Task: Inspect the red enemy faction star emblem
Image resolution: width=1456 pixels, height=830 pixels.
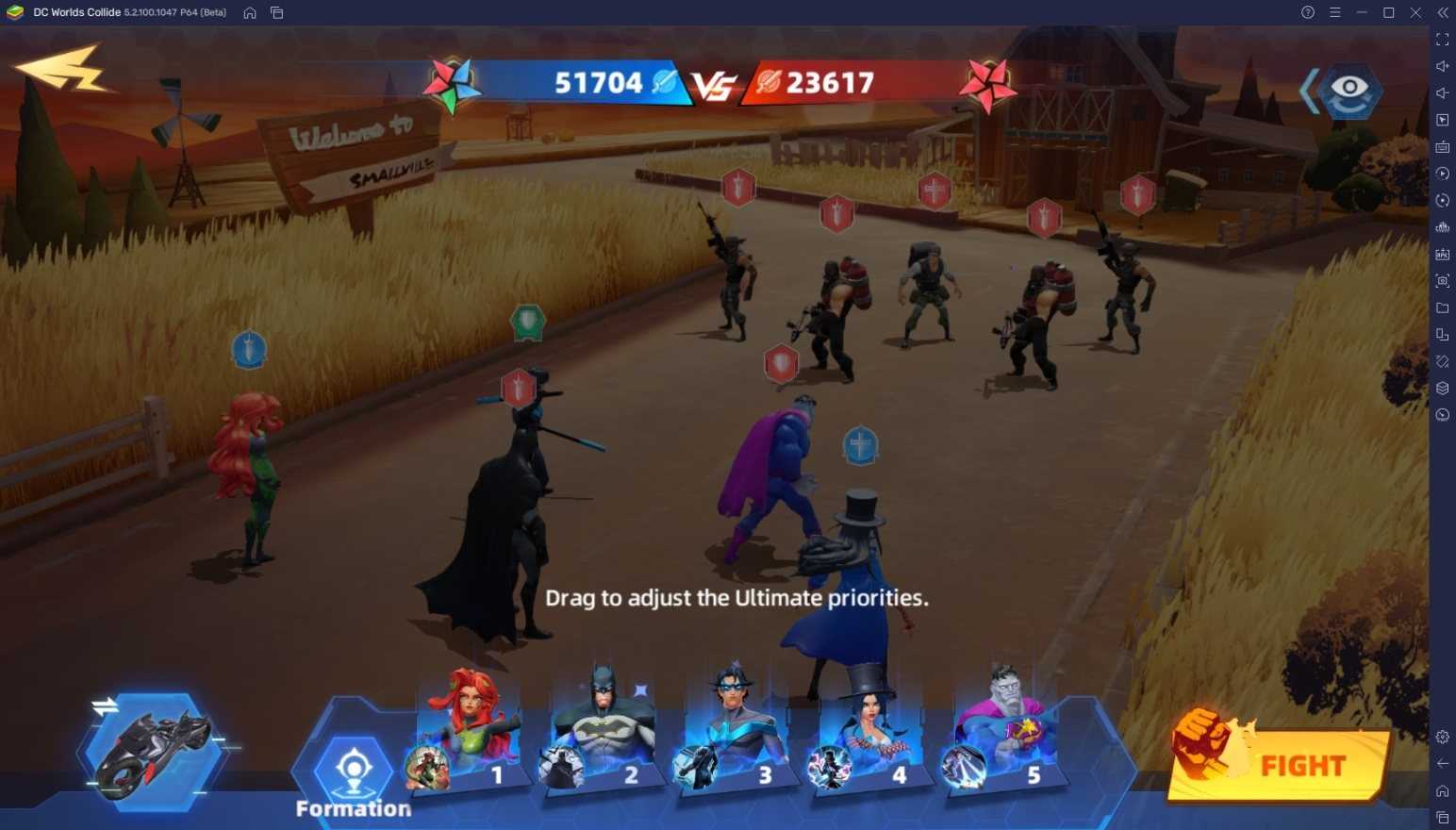Action: 986,86
